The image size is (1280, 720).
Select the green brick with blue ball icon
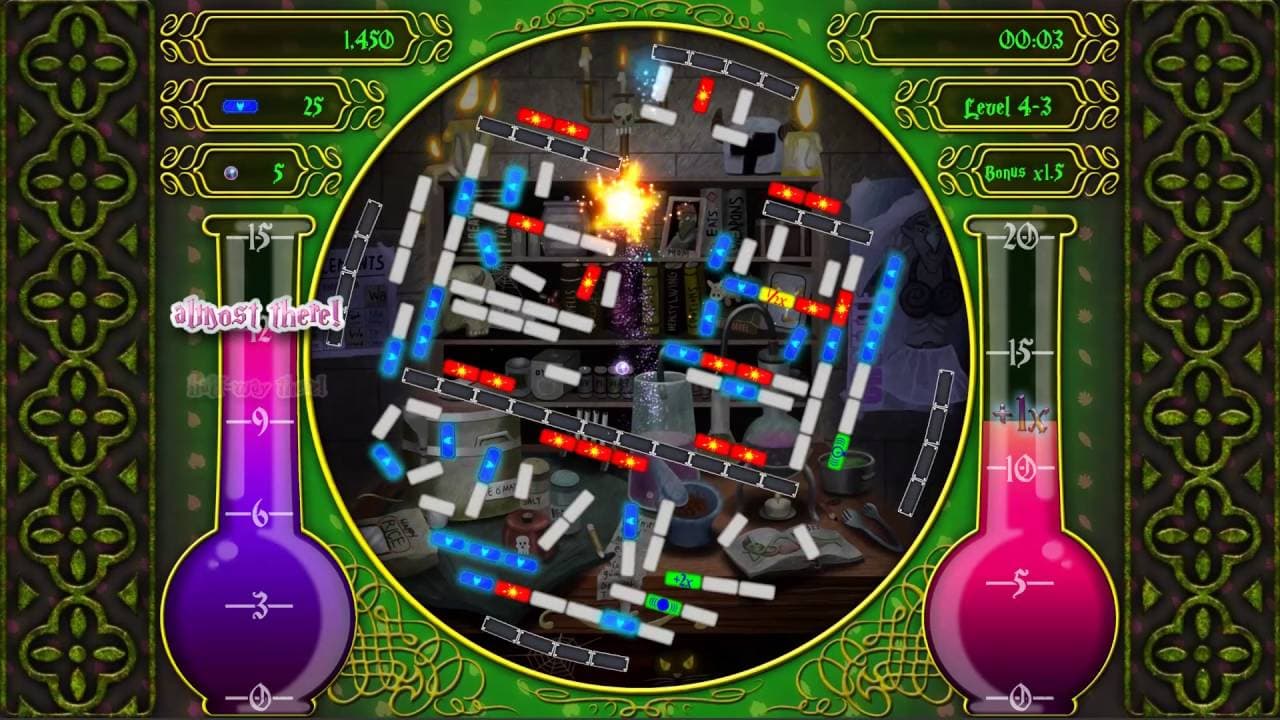663,604
